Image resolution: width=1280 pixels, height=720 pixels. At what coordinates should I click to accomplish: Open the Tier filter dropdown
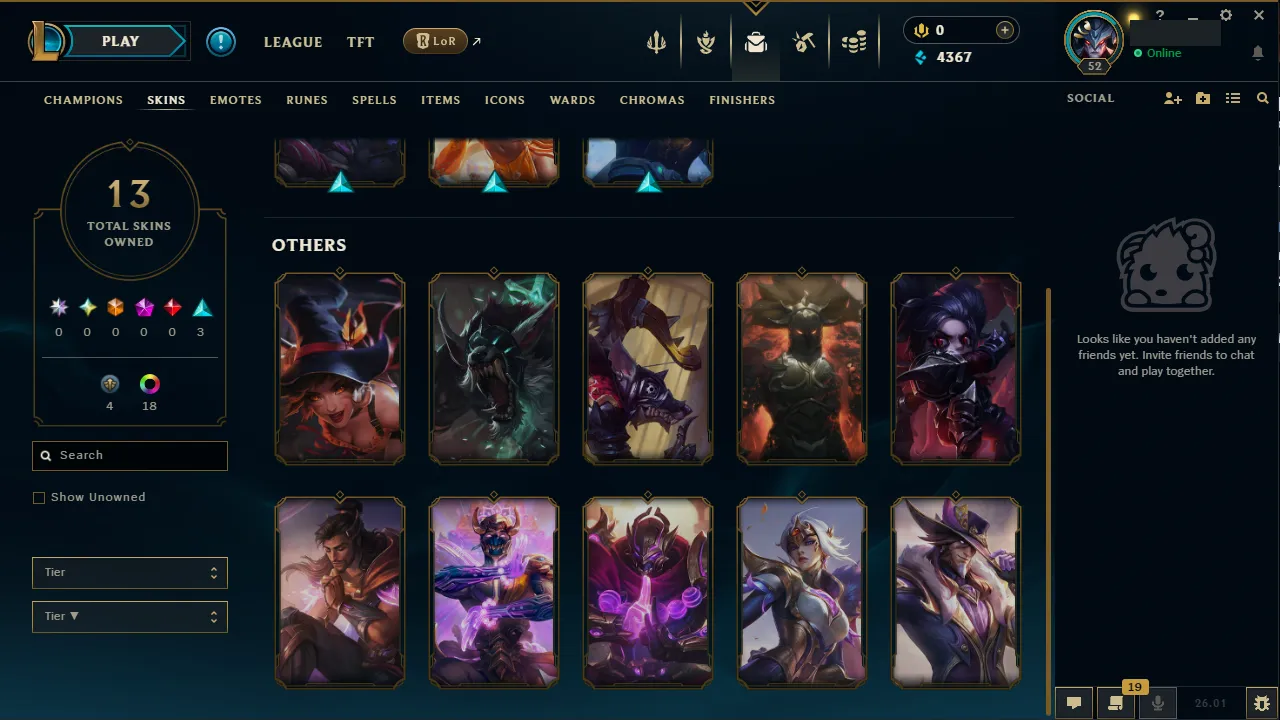(x=129, y=572)
